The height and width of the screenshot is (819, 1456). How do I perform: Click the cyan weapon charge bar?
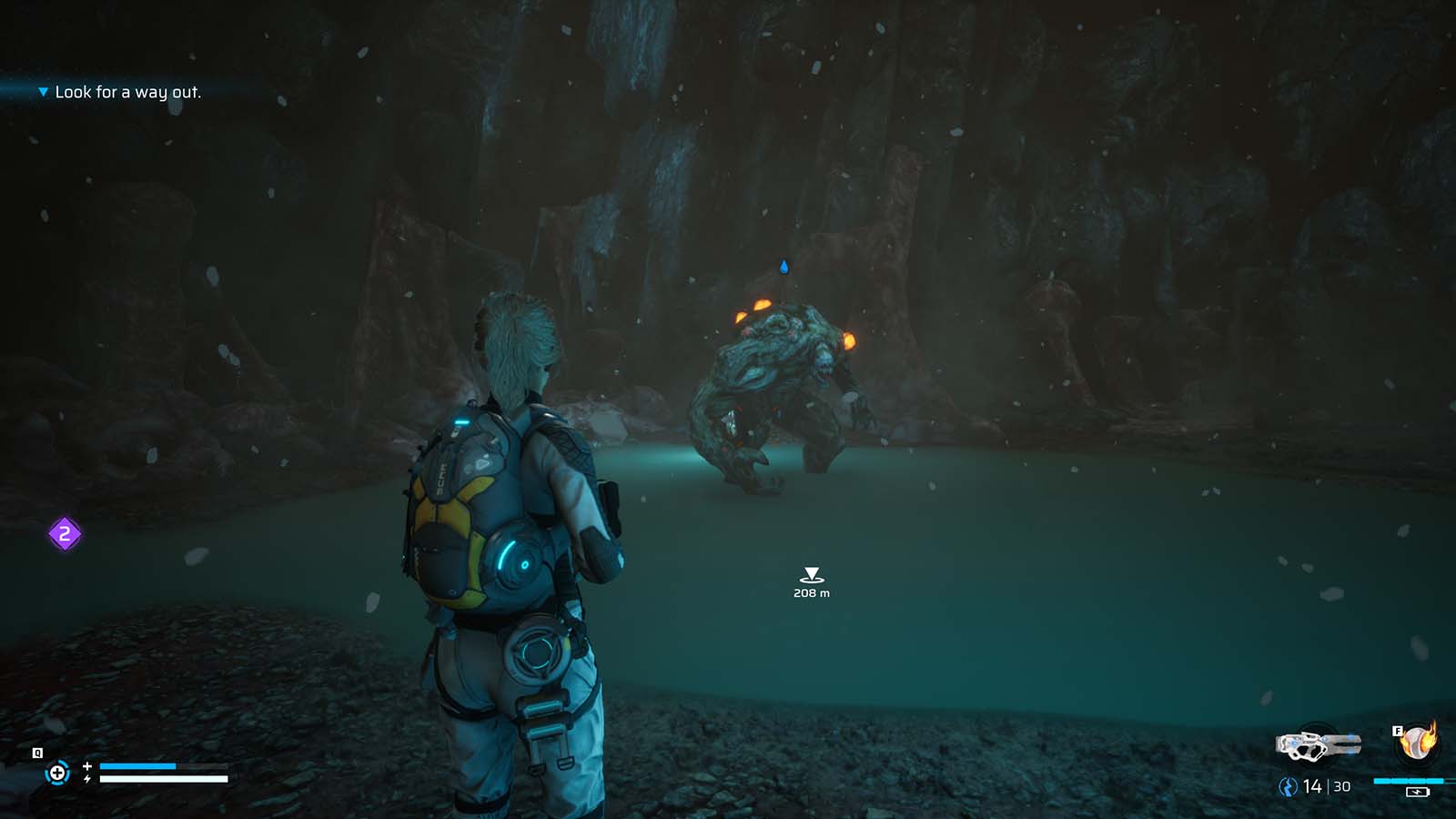pyautogui.click(x=1409, y=781)
